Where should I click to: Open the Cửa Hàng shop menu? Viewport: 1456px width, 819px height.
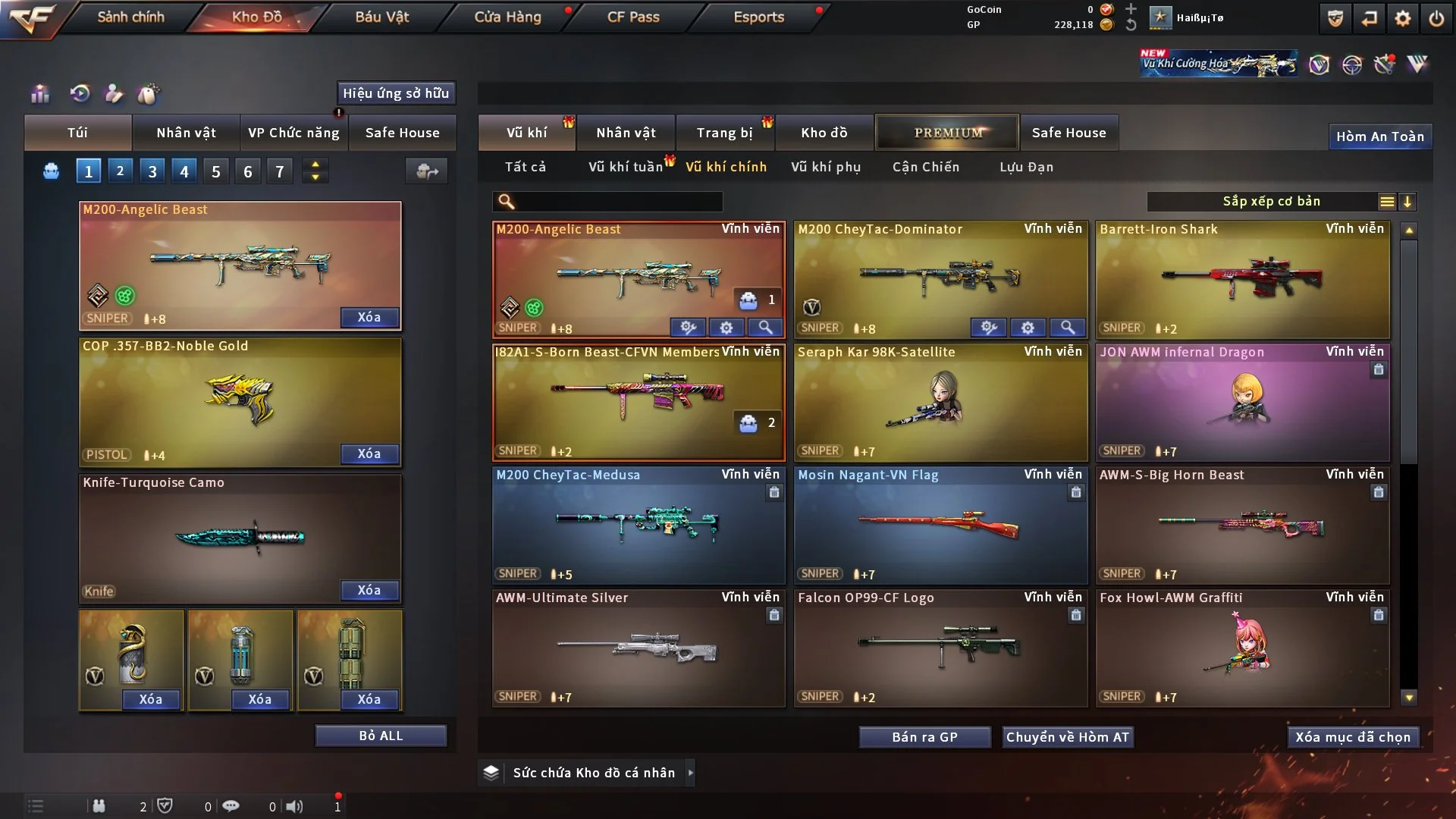point(507,17)
